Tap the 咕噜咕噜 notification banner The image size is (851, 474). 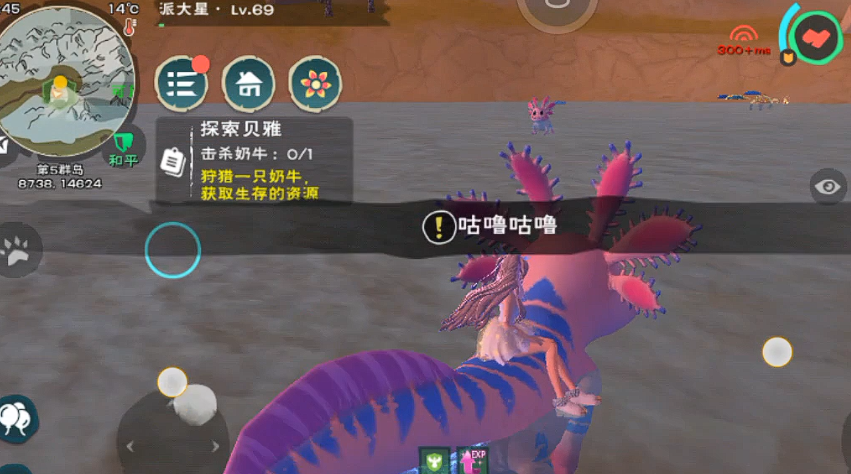490,227
